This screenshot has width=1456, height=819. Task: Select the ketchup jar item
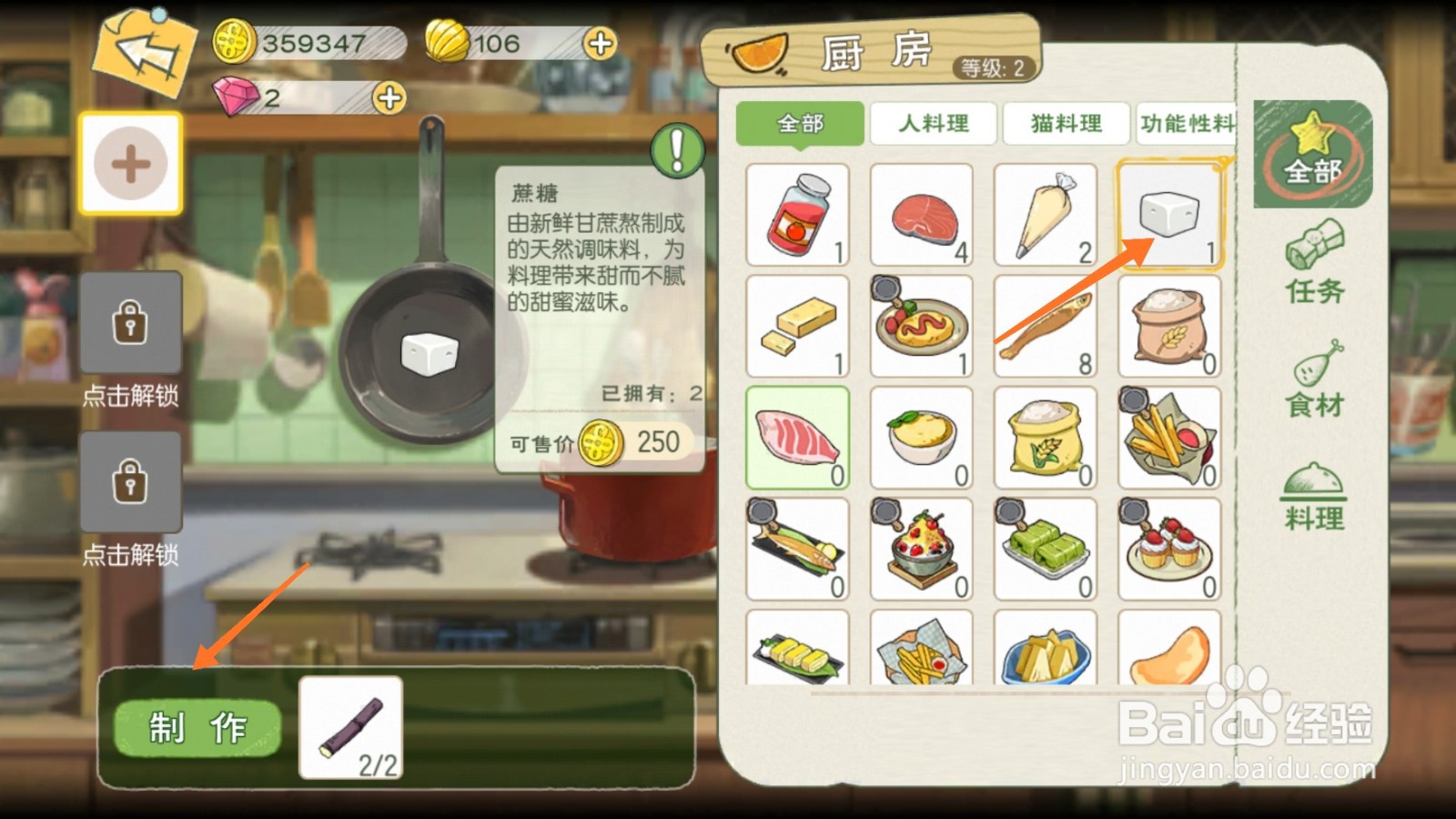(797, 214)
